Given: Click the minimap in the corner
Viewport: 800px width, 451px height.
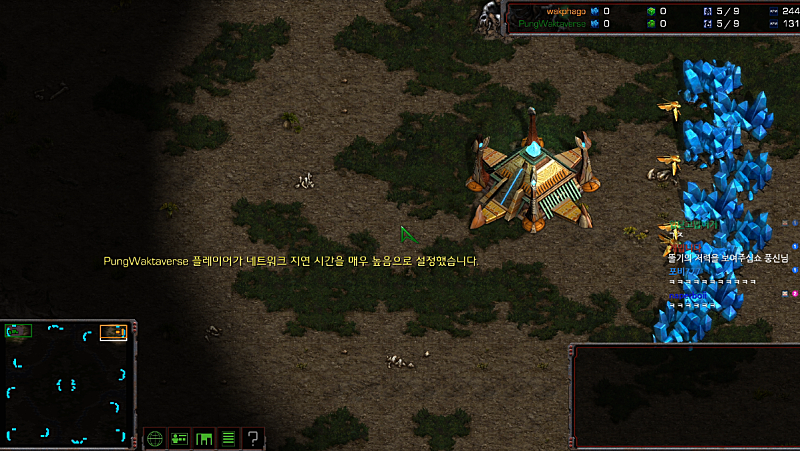Looking at the screenshot, I should [x=69, y=381].
